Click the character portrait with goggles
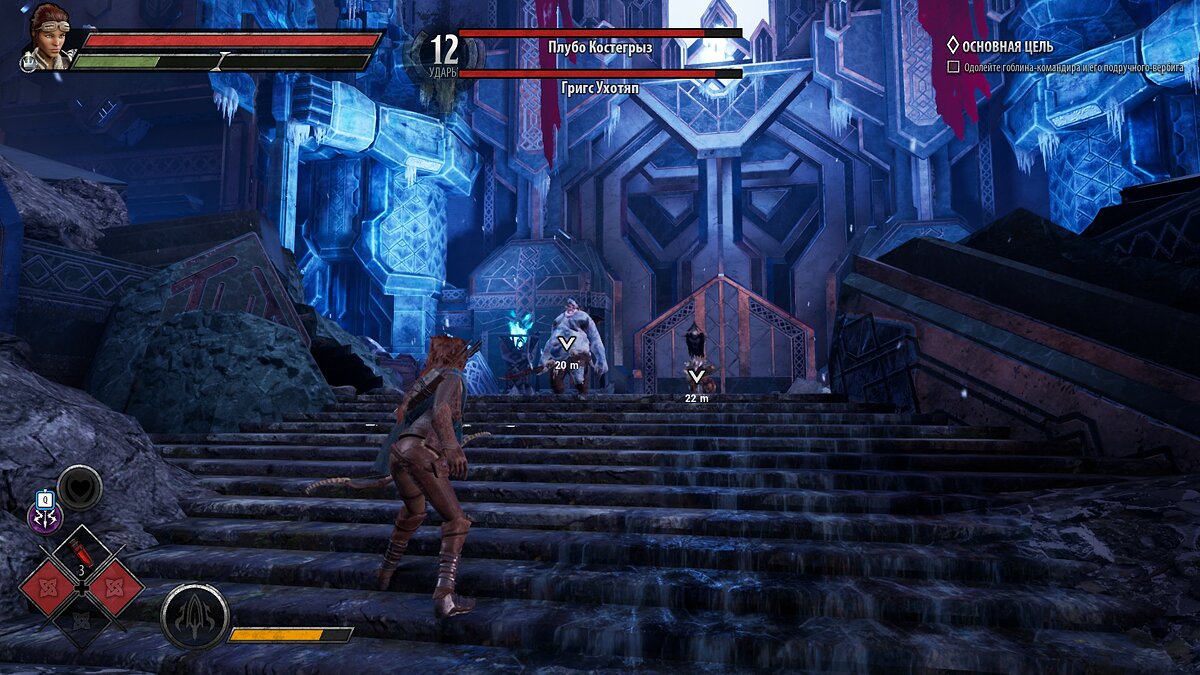The height and width of the screenshot is (675, 1200). coord(45,37)
